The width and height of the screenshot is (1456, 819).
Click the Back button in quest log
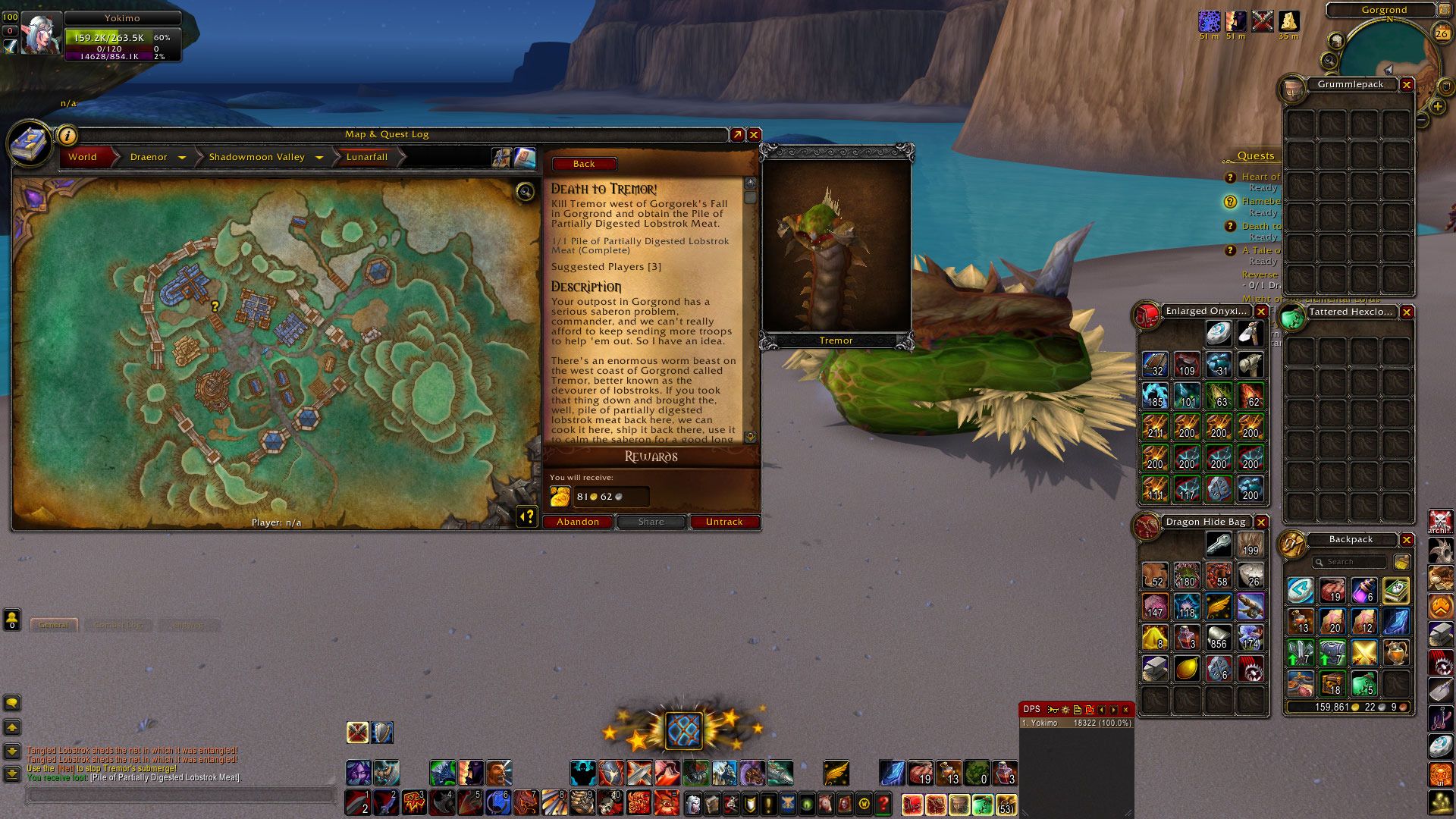(584, 164)
